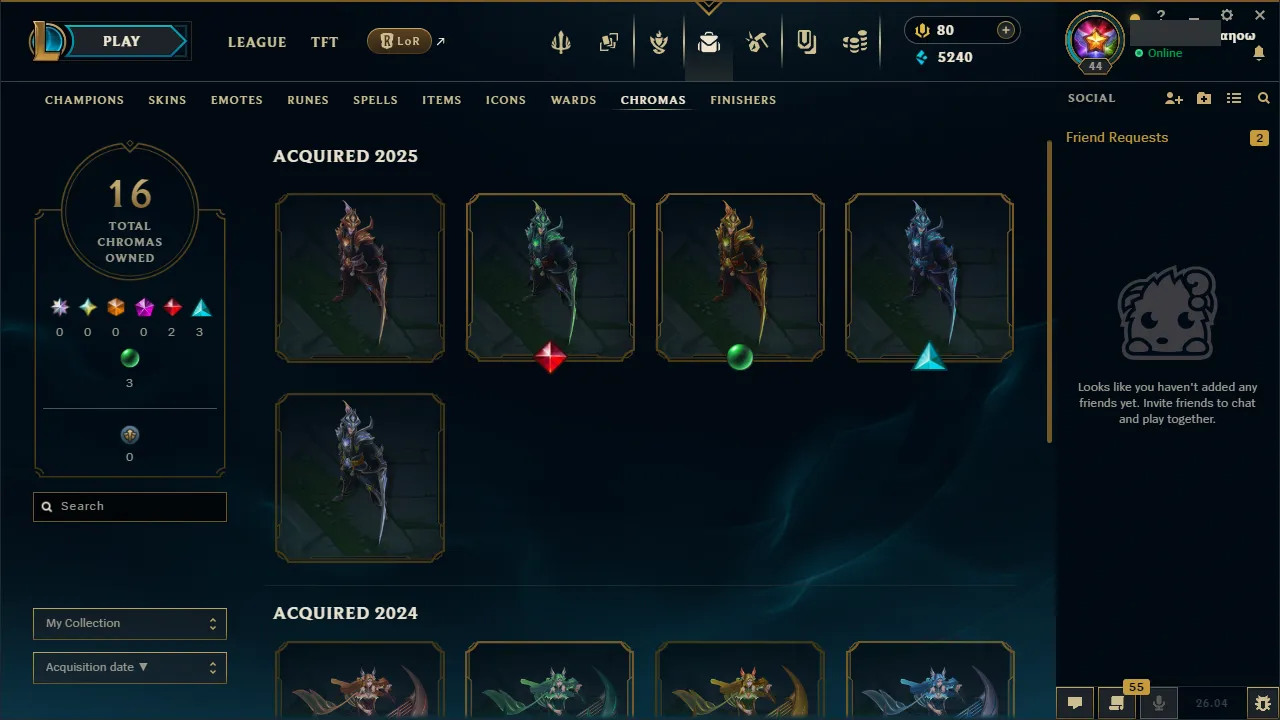Expand the Friend Requests section
Viewport: 1280px width, 720px height.
[1117, 137]
